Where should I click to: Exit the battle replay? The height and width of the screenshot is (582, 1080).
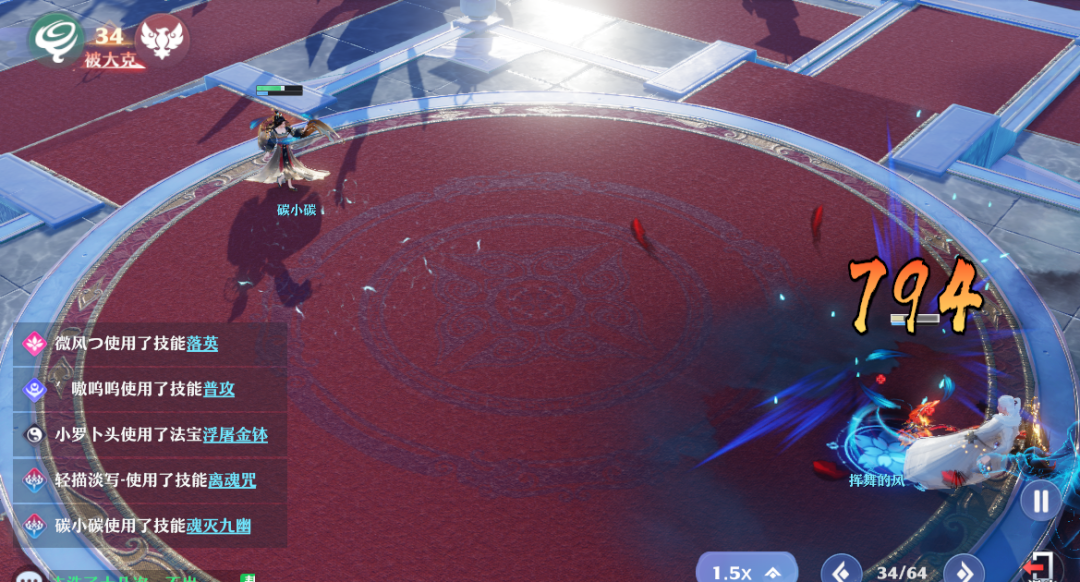click(1038, 568)
